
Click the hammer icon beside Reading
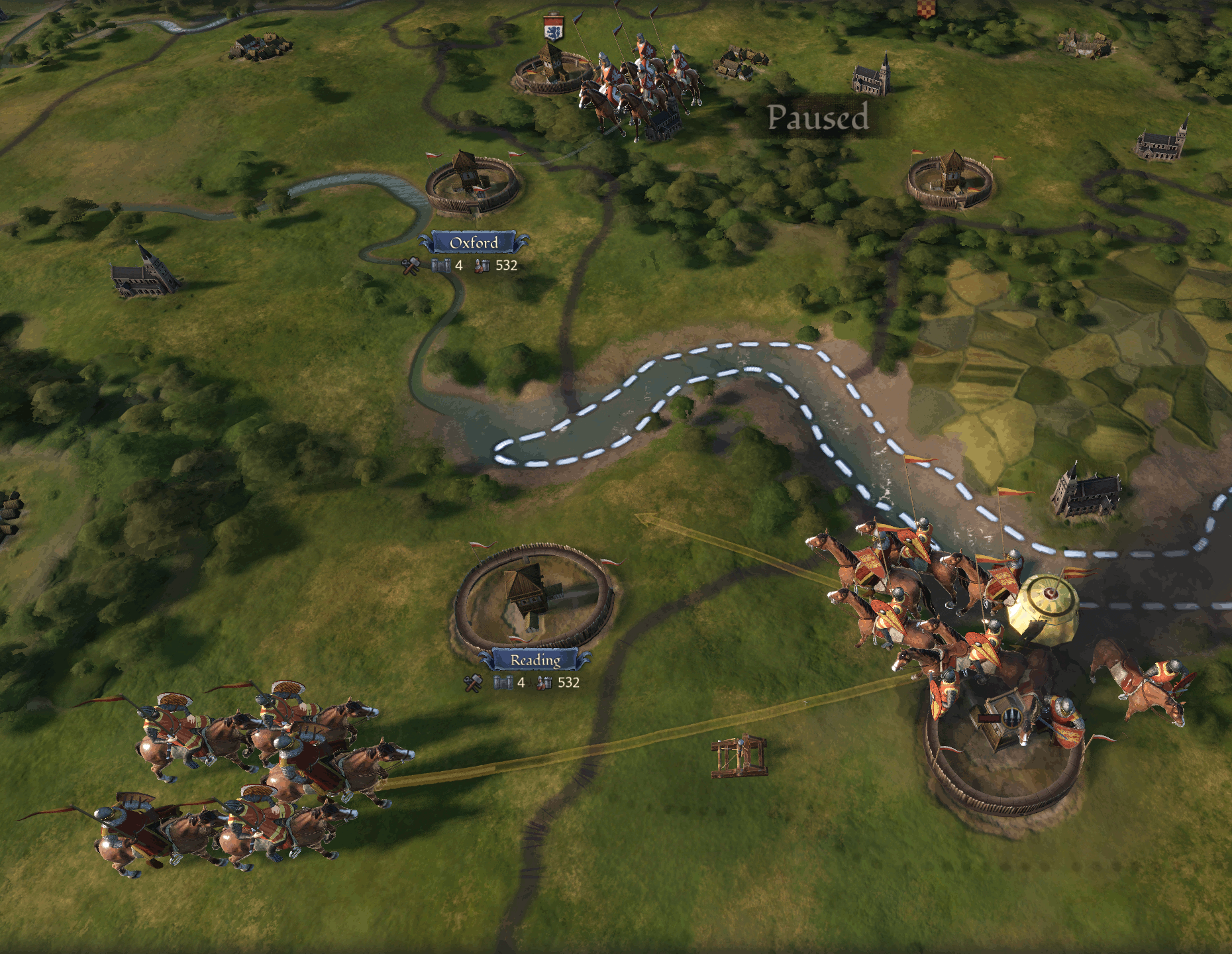pyautogui.click(x=473, y=683)
